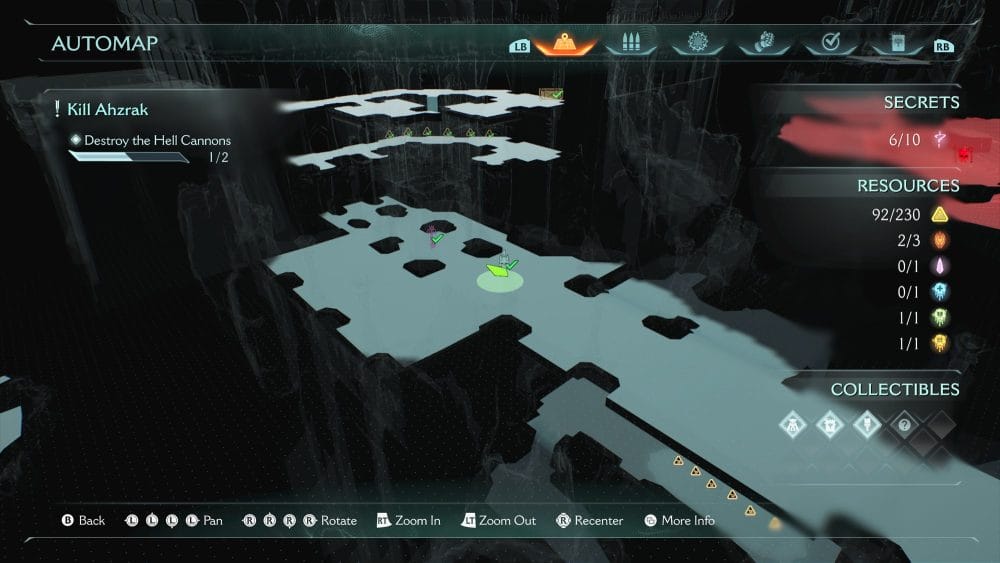The height and width of the screenshot is (563, 1000).
Task: Click the gold resource triangle icon
Action: (x=939, y=214)
